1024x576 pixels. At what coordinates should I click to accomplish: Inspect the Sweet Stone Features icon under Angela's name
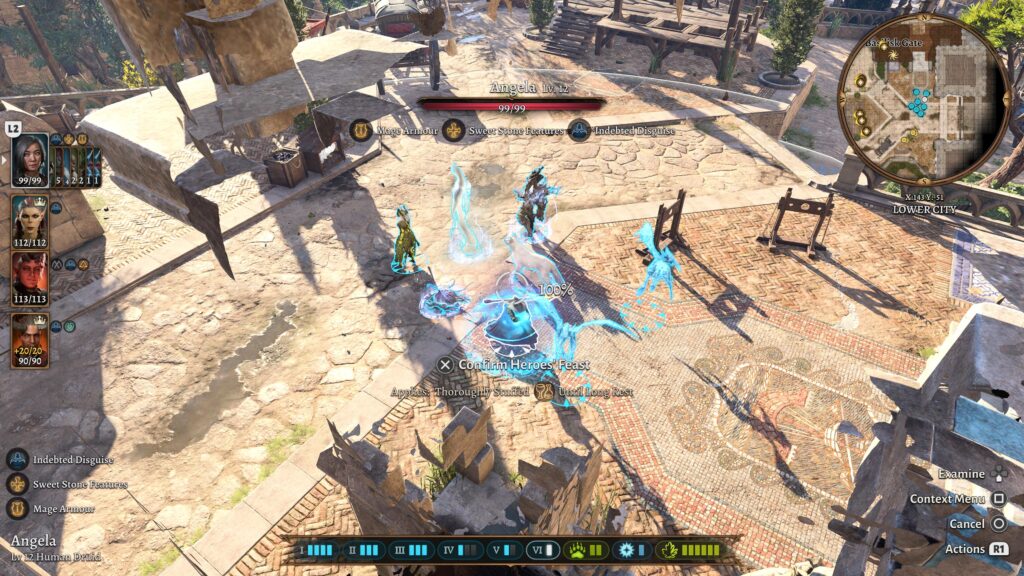[454, 130]
